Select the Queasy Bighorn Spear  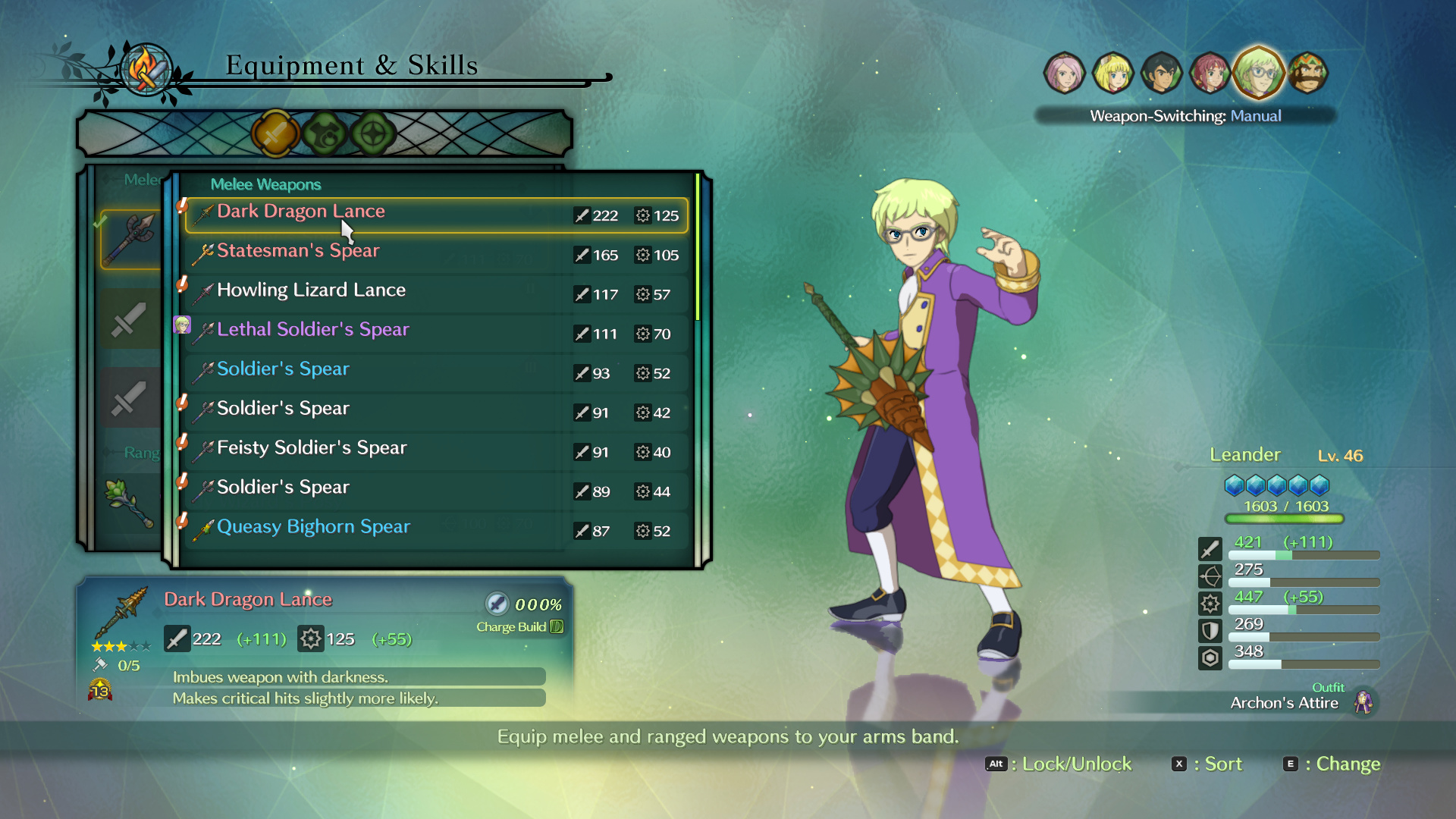click(436, 530)
